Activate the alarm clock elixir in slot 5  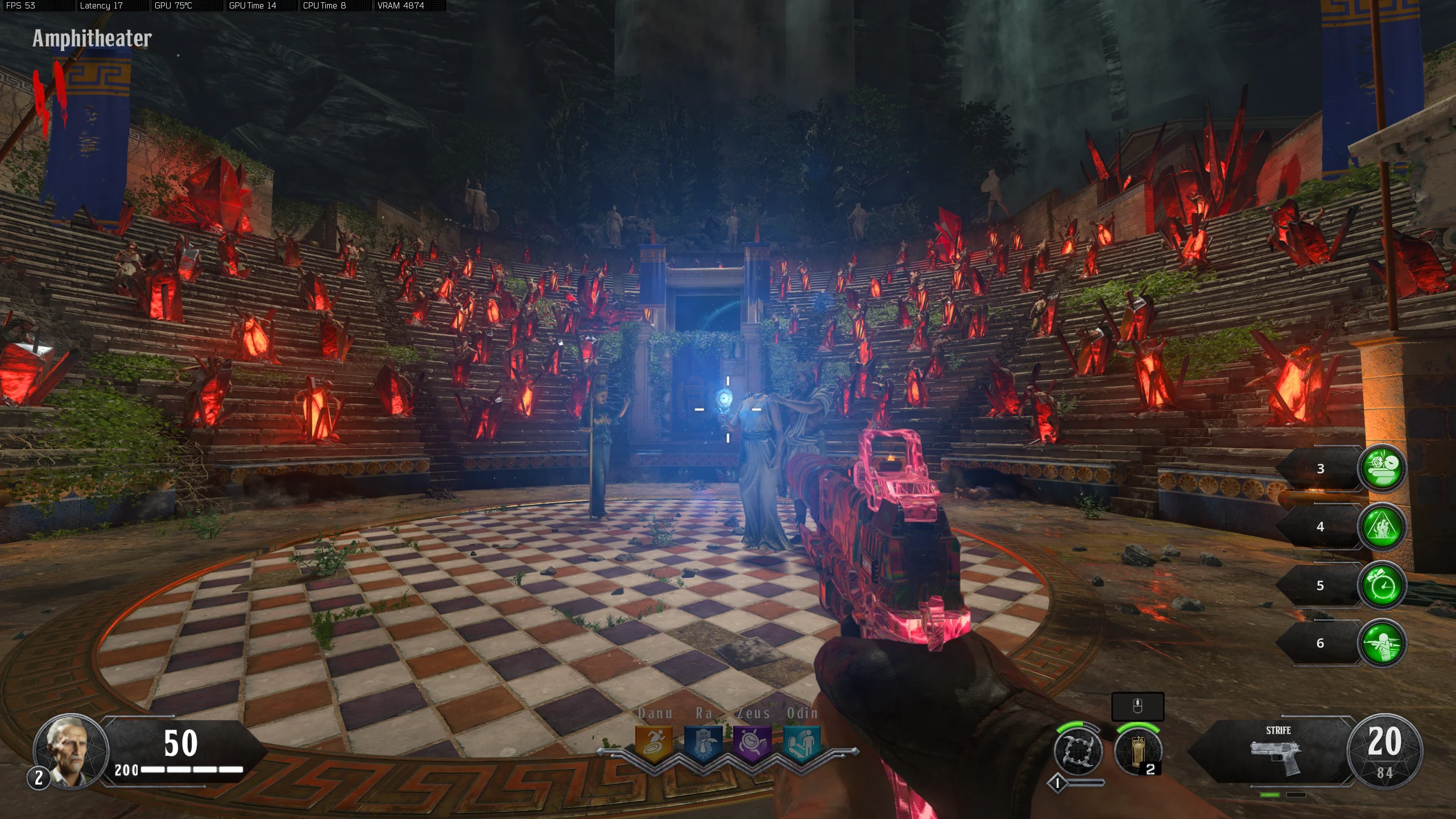[x=1382, y=585]
